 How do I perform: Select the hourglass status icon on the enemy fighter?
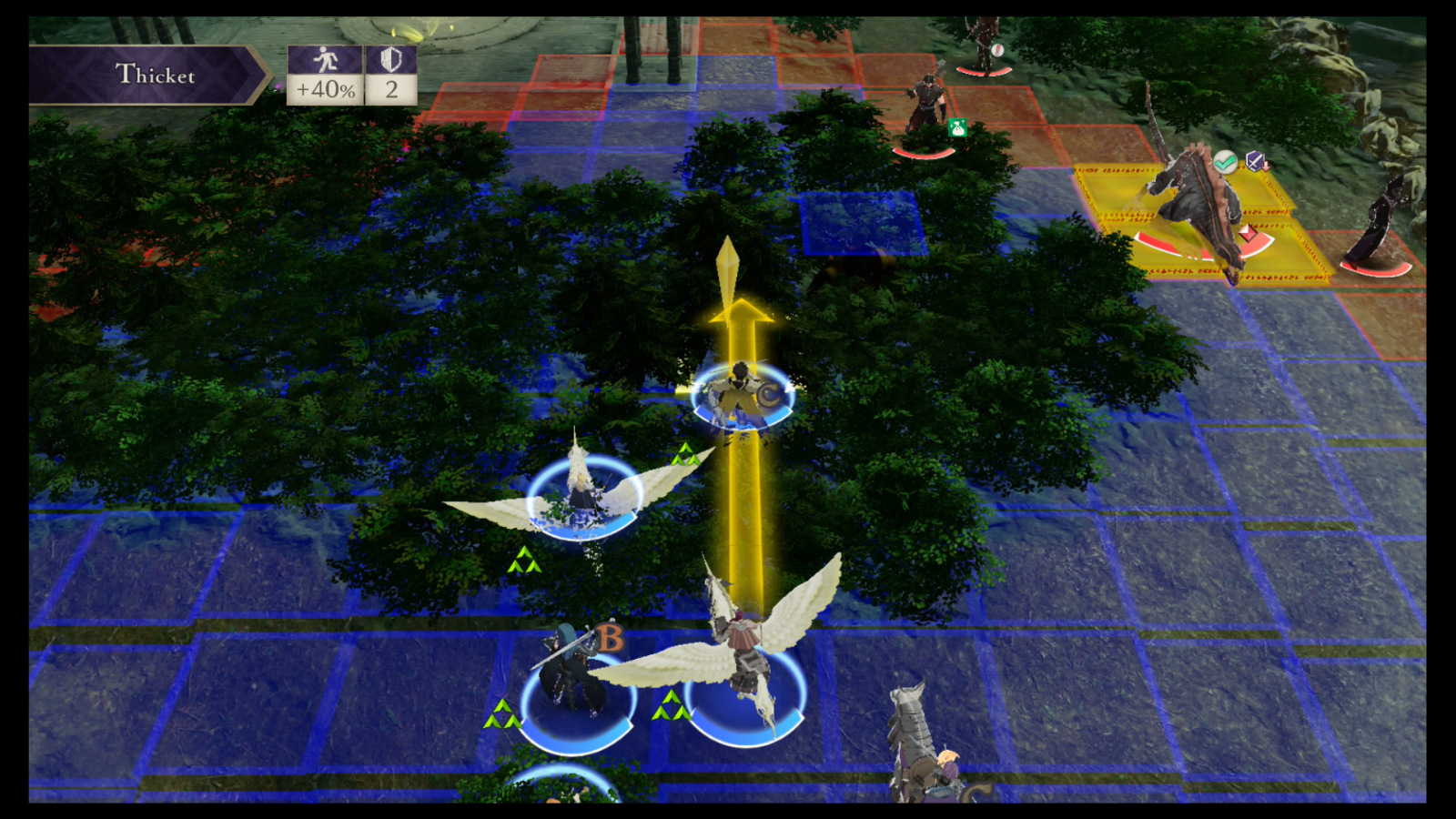coord(957,129)
